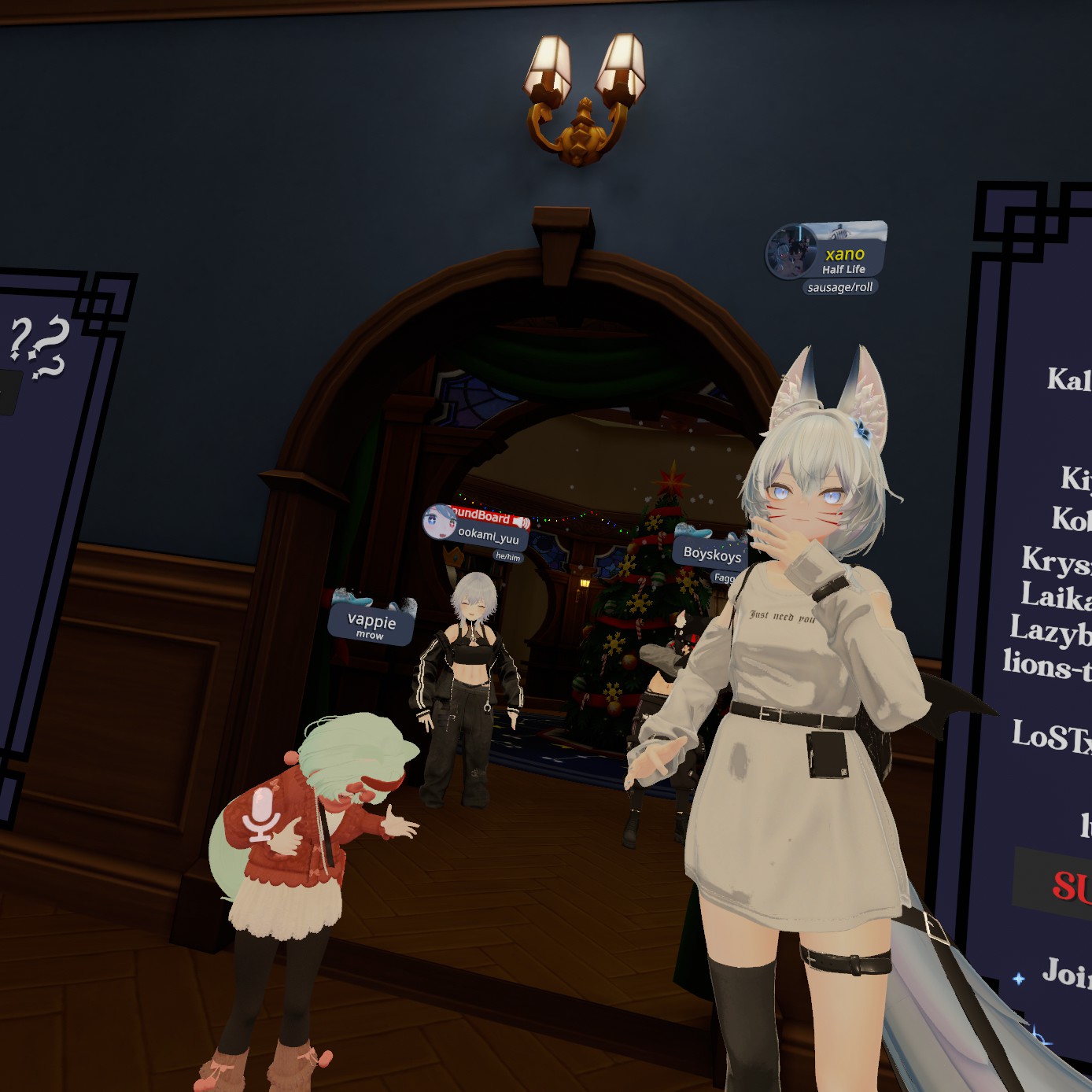Image resolution: width=1092 pixels, height=1092 pixels.
Task: Select the Boyskoys nameplate
Action: [712, 553]
